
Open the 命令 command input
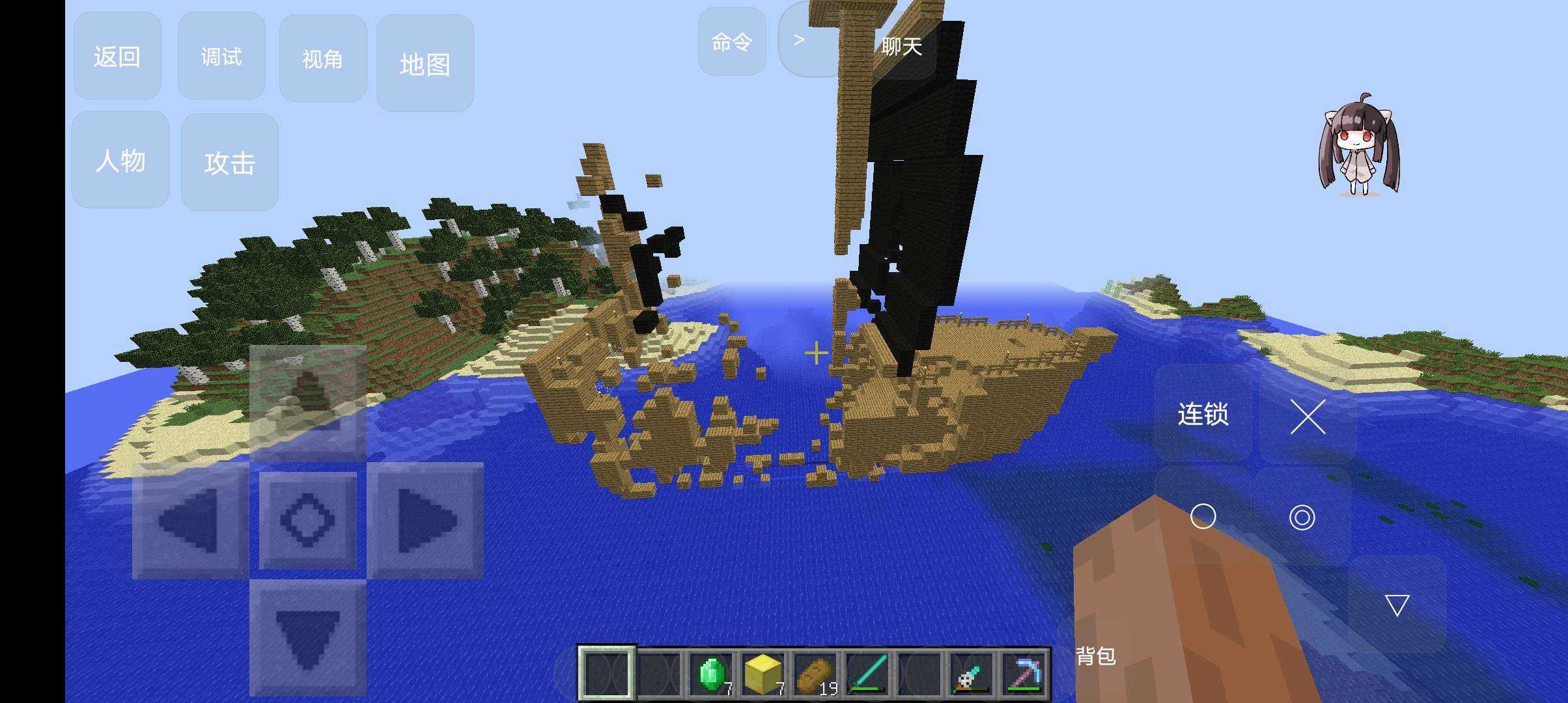732,42
